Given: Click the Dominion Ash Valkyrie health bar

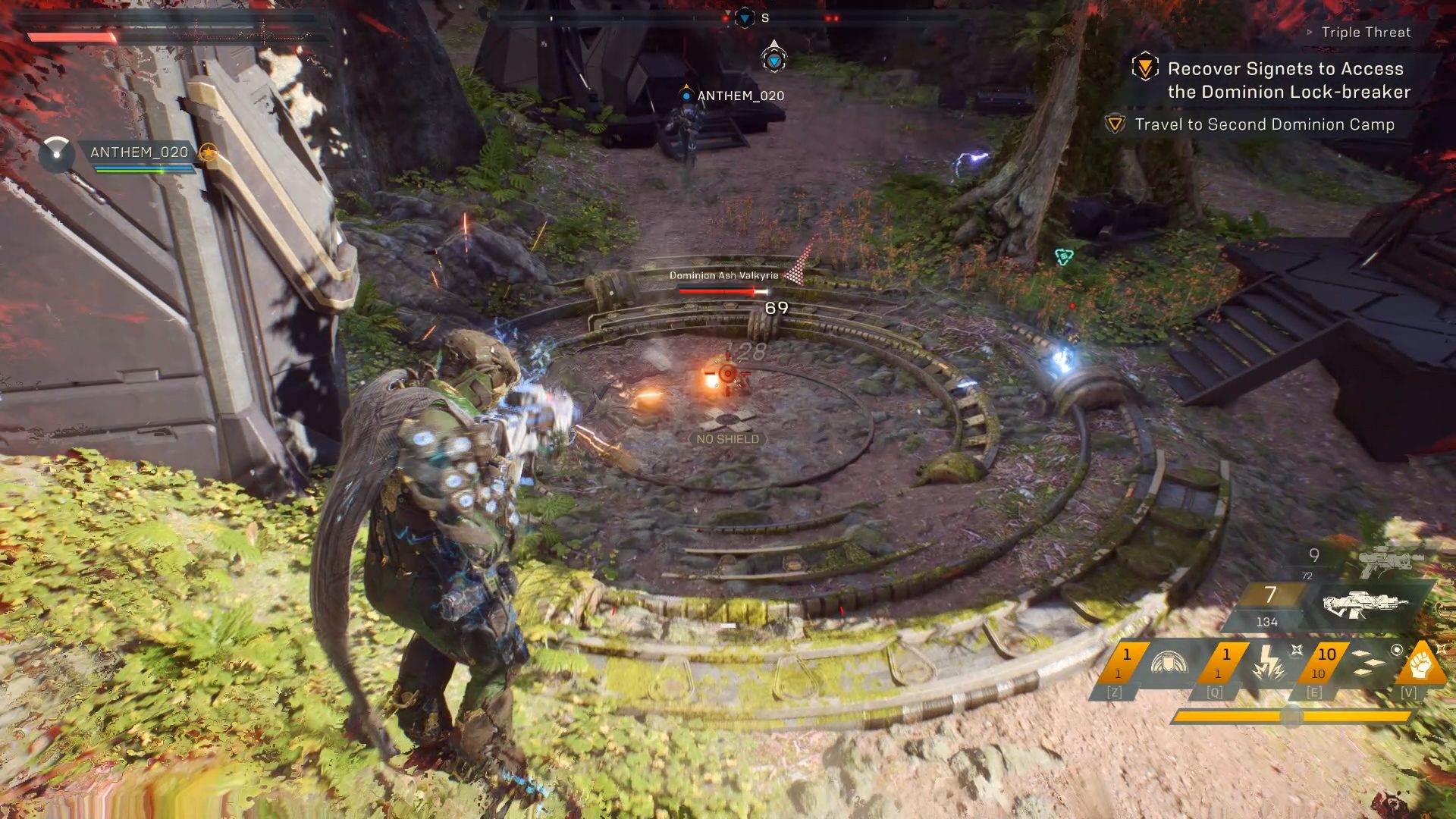Looking at the screenshot, I should point(722,290).
